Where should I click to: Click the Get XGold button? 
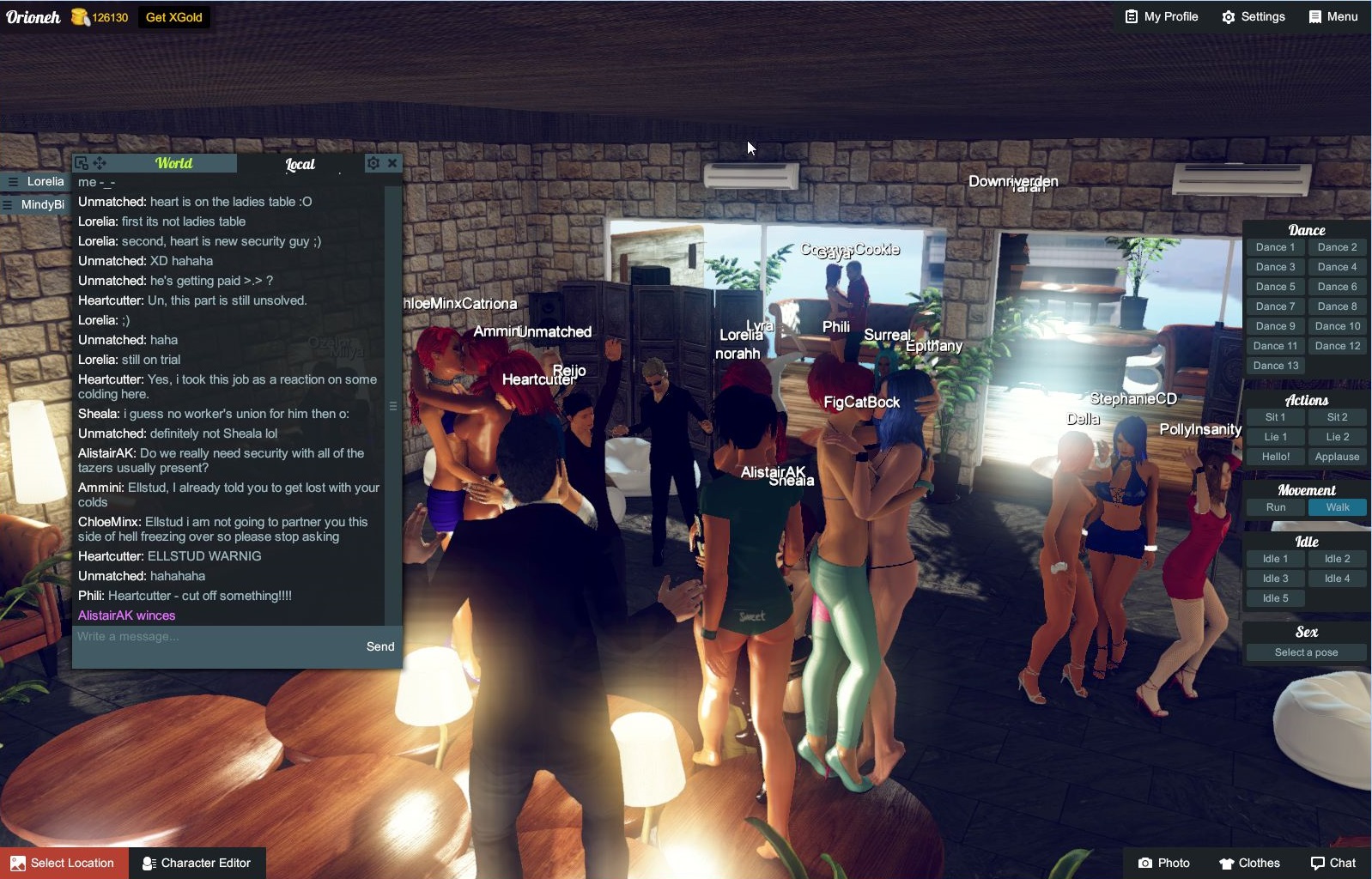[x=173, y=16]
